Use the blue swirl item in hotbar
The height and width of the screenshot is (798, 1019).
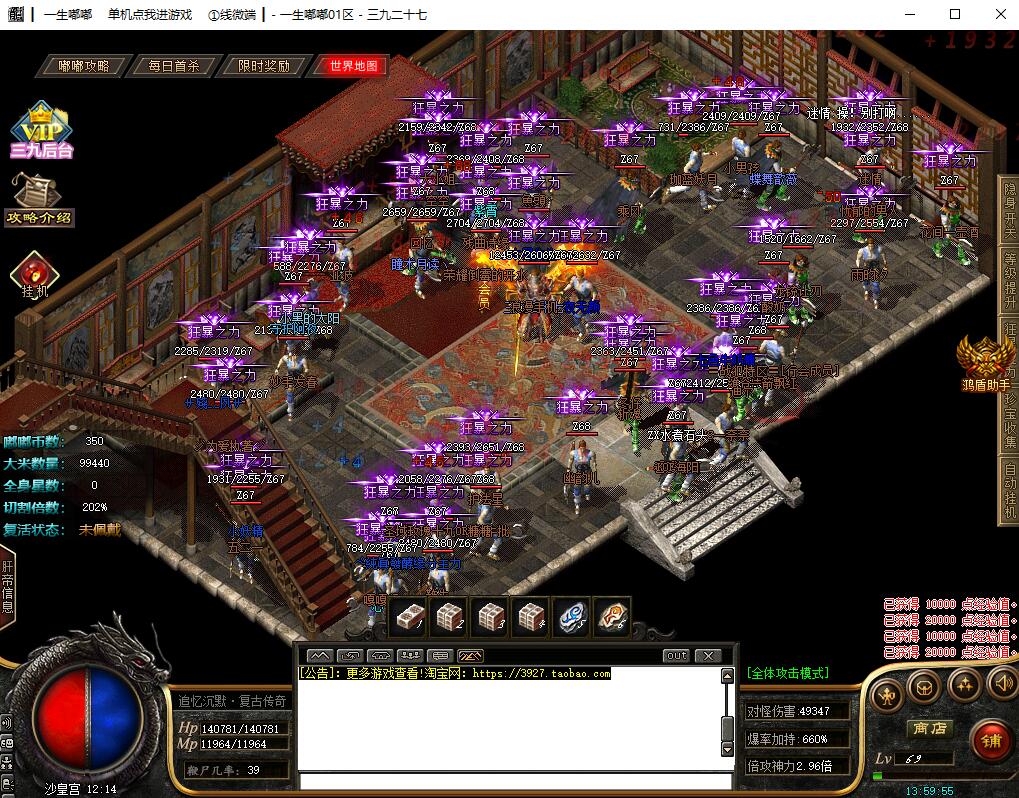tap(571, 617)
